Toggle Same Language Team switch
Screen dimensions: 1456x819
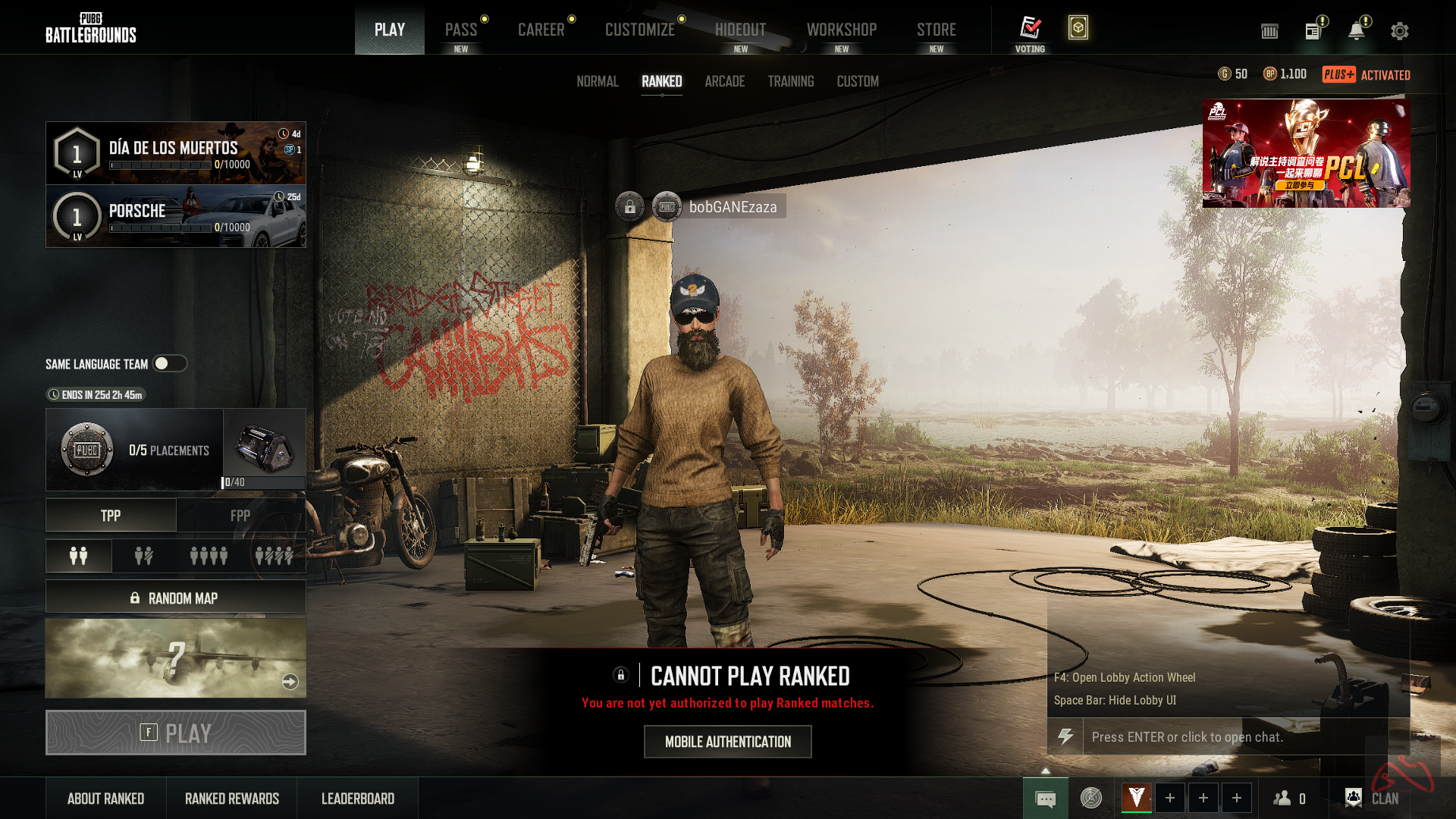click(171, 363)
